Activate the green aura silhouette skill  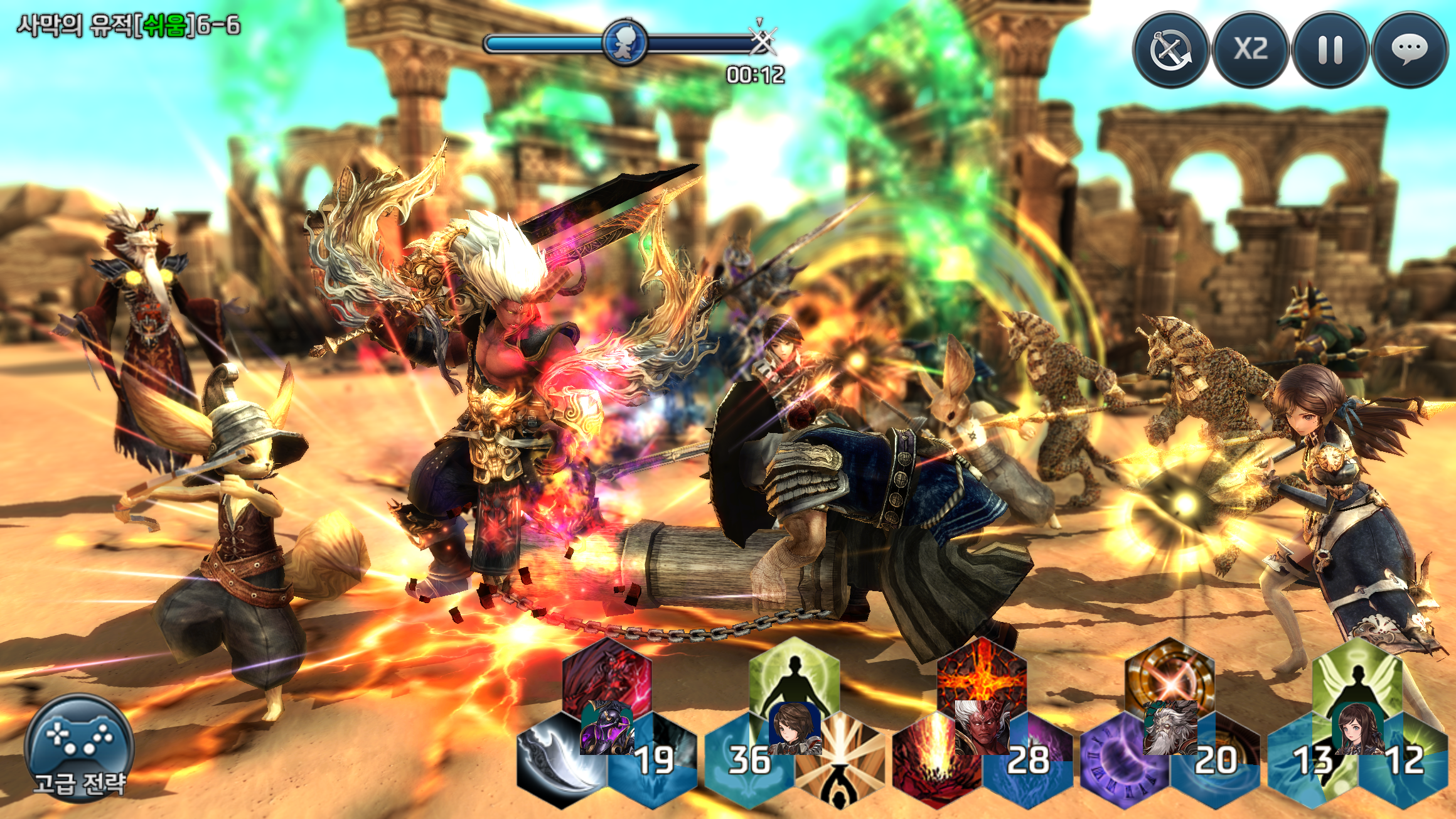[795, 678]
